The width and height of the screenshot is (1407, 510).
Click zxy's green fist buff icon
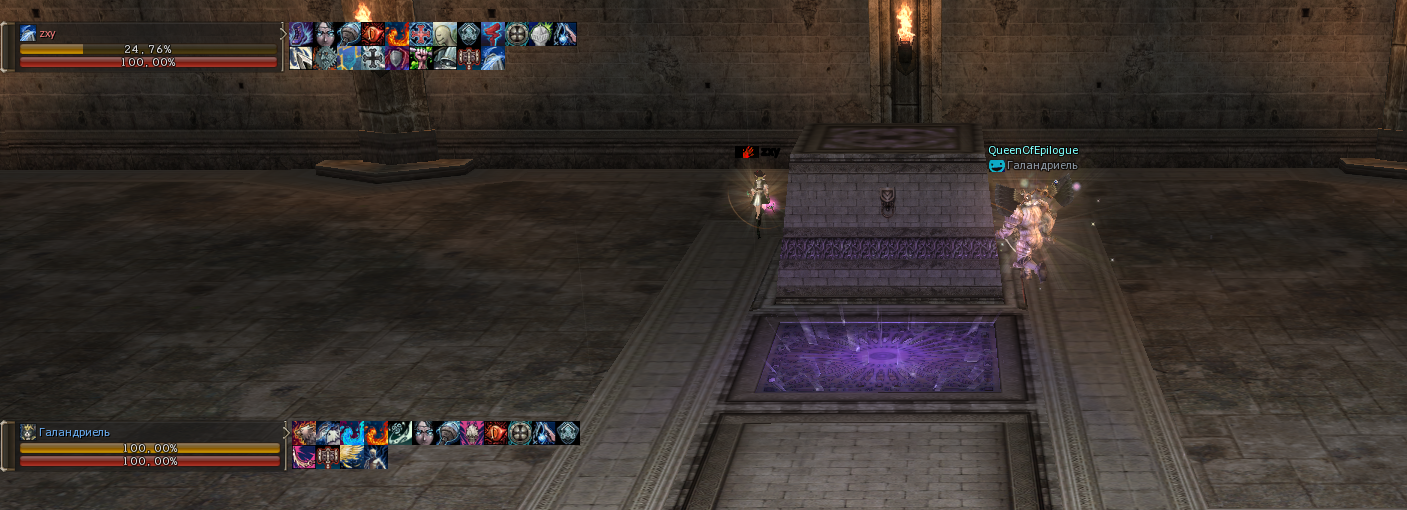421,59
